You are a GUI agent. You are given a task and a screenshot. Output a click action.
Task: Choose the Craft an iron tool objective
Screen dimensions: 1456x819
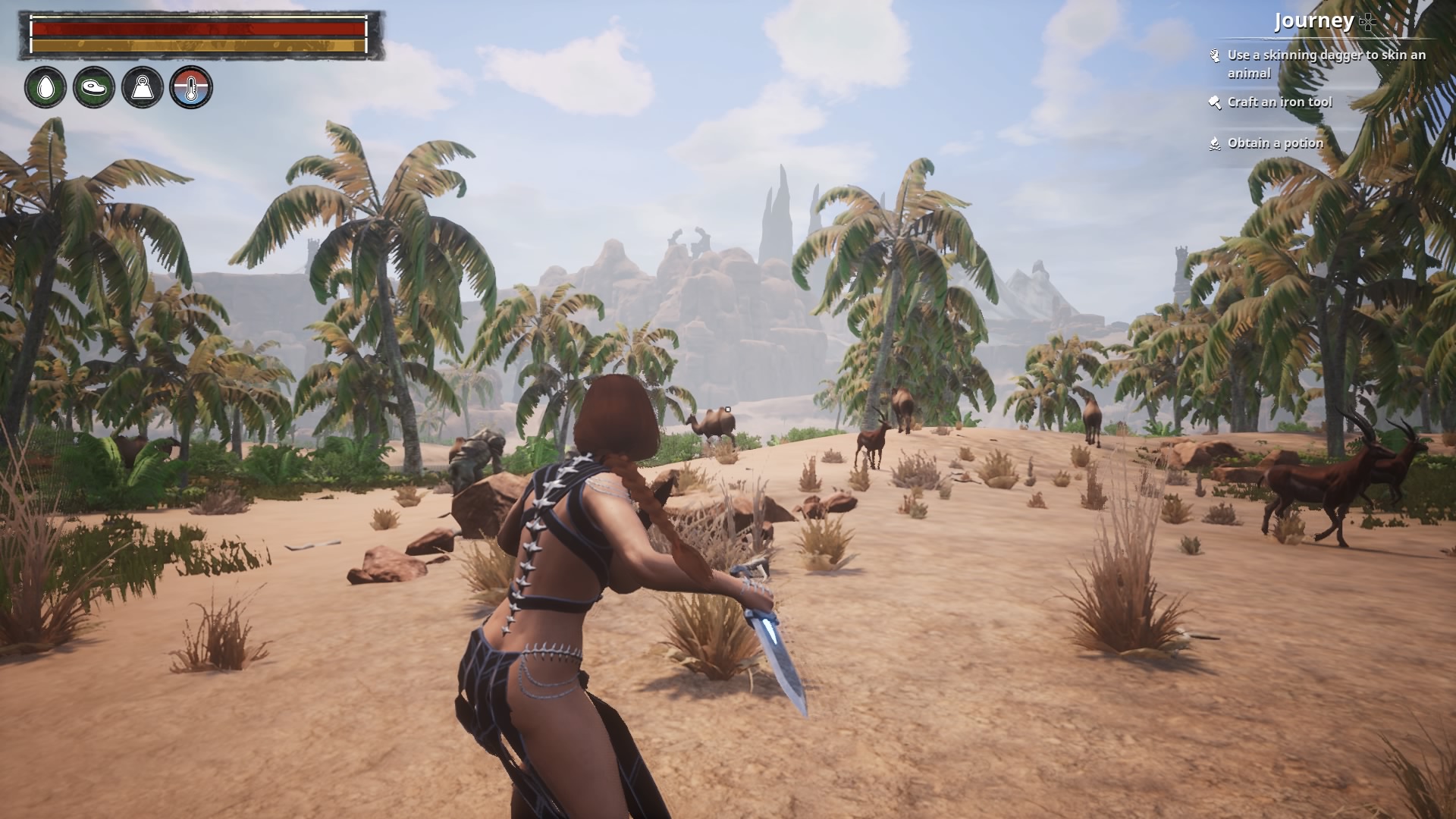pyautogui.click(x=1279, y=102)
